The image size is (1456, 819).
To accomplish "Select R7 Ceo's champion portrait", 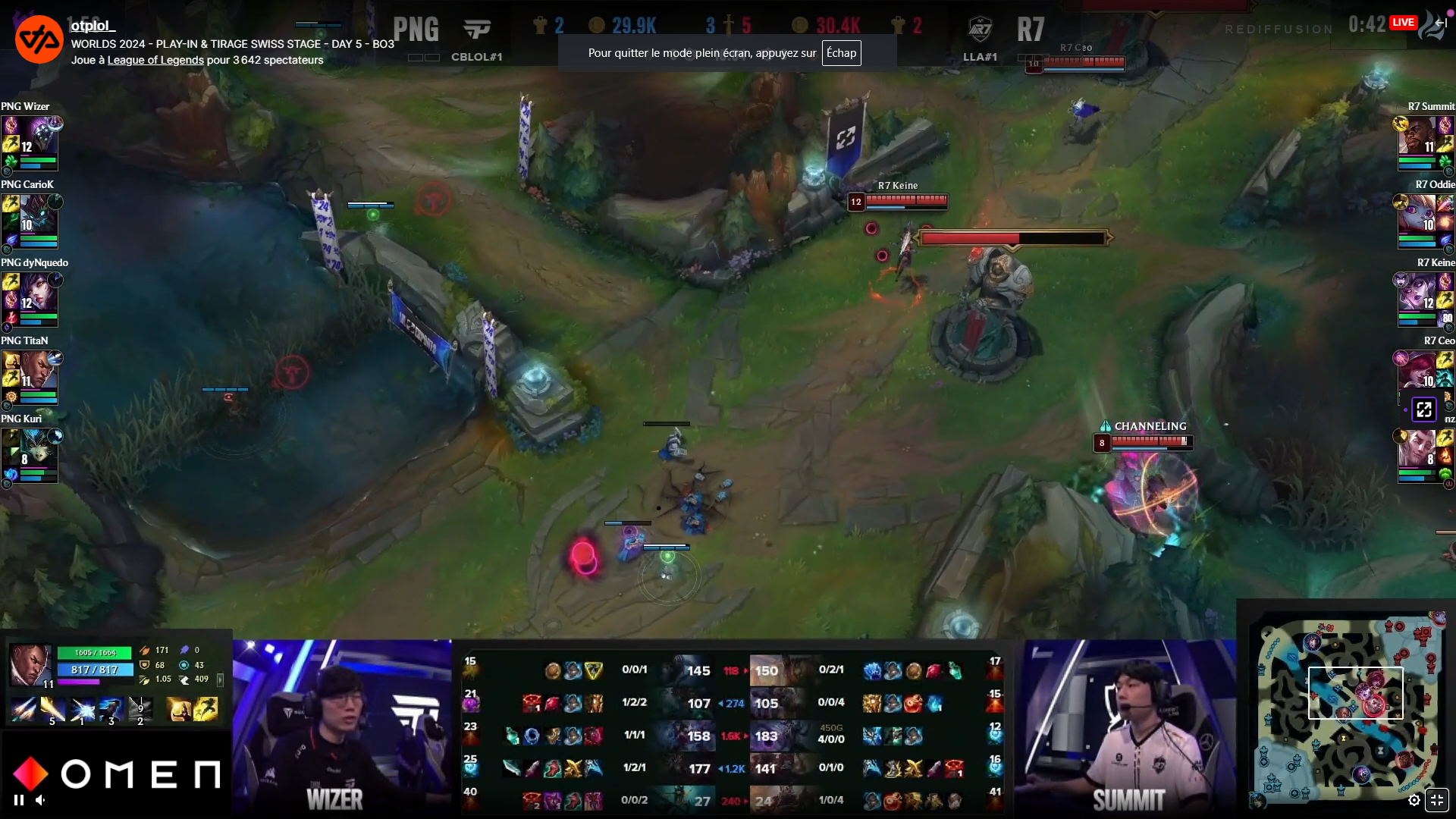I will point(1417,371).
